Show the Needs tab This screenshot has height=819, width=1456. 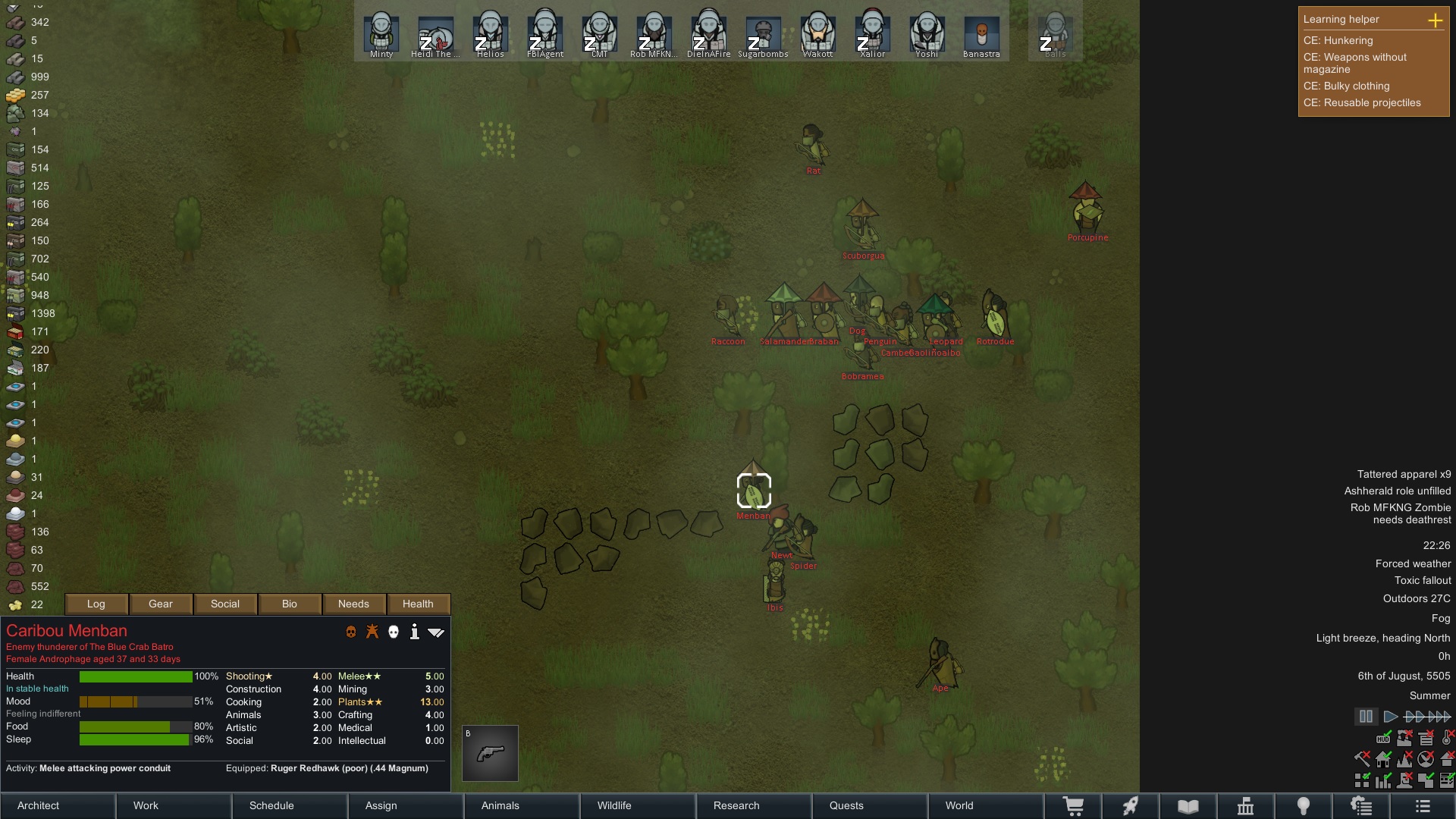coord(353,604)
